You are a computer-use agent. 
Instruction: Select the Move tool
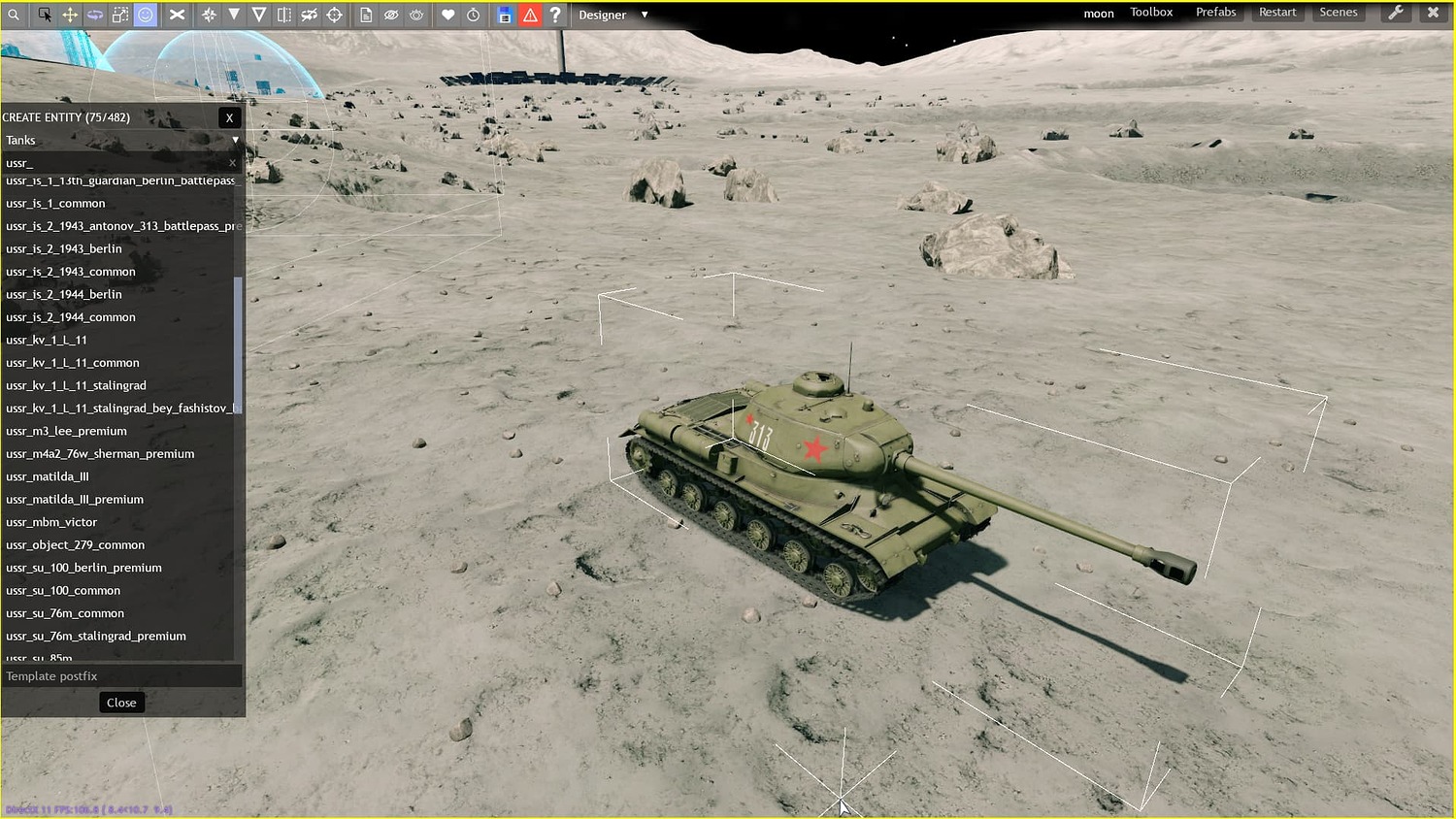(68, 15)
